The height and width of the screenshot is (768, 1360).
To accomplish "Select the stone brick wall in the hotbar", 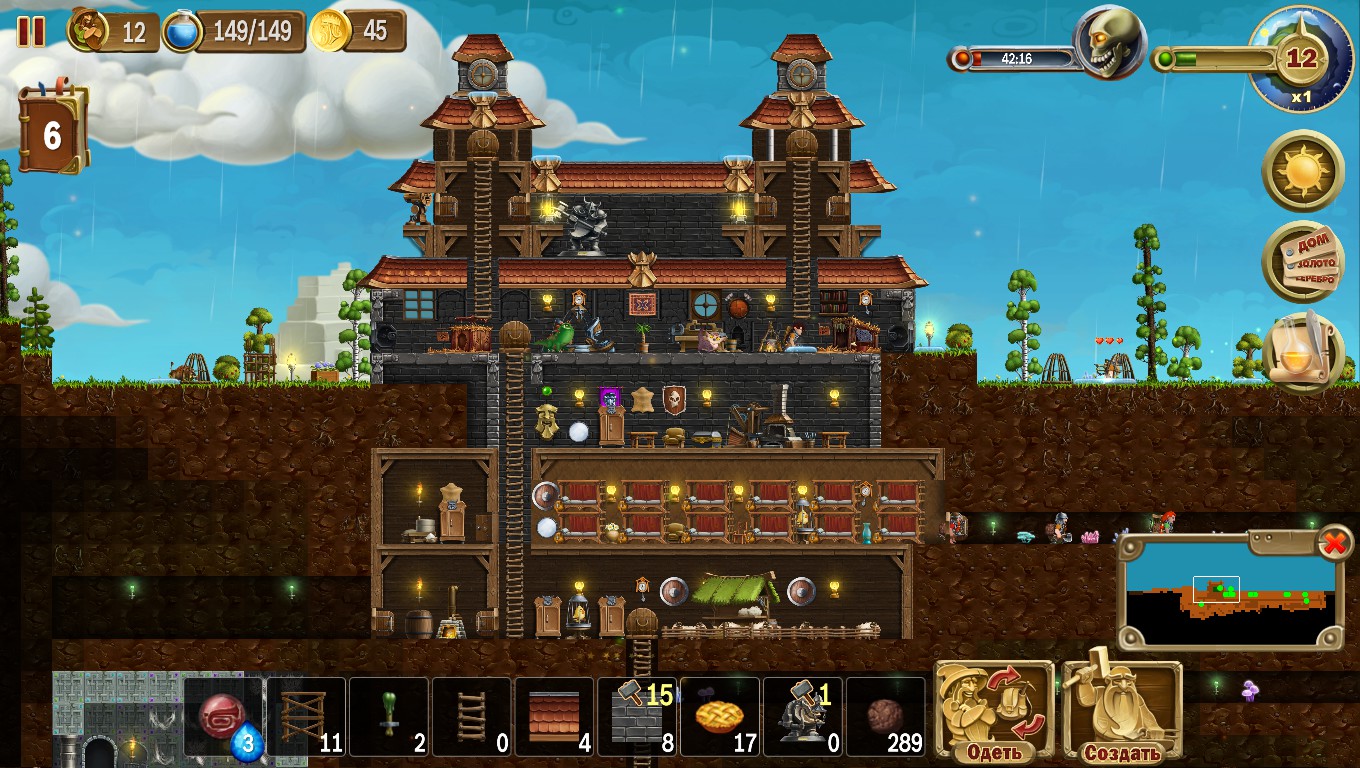I will pyautogui.click(x=638, y=715).
